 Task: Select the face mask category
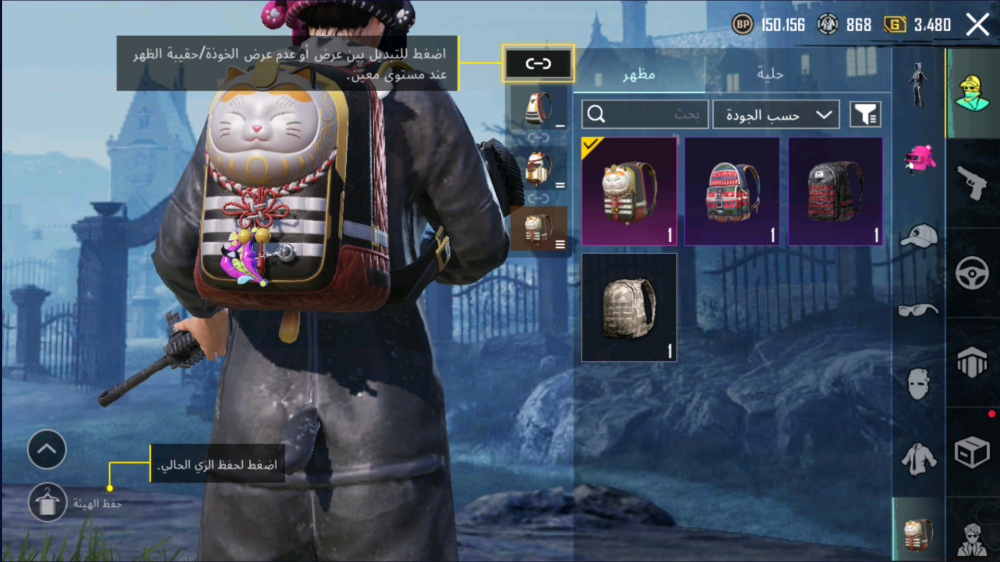[918, 383]
